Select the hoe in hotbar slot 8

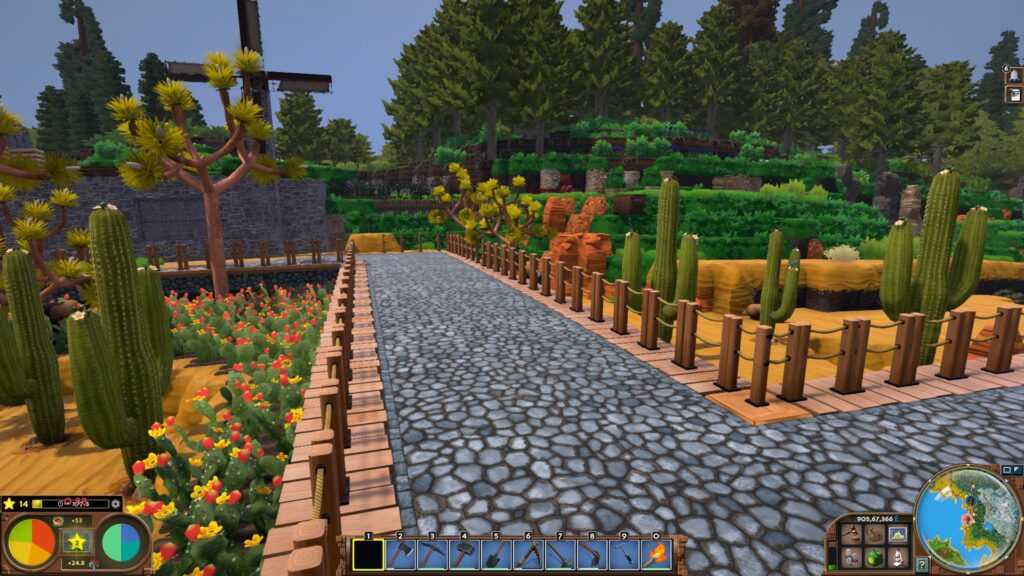[592, 554]
